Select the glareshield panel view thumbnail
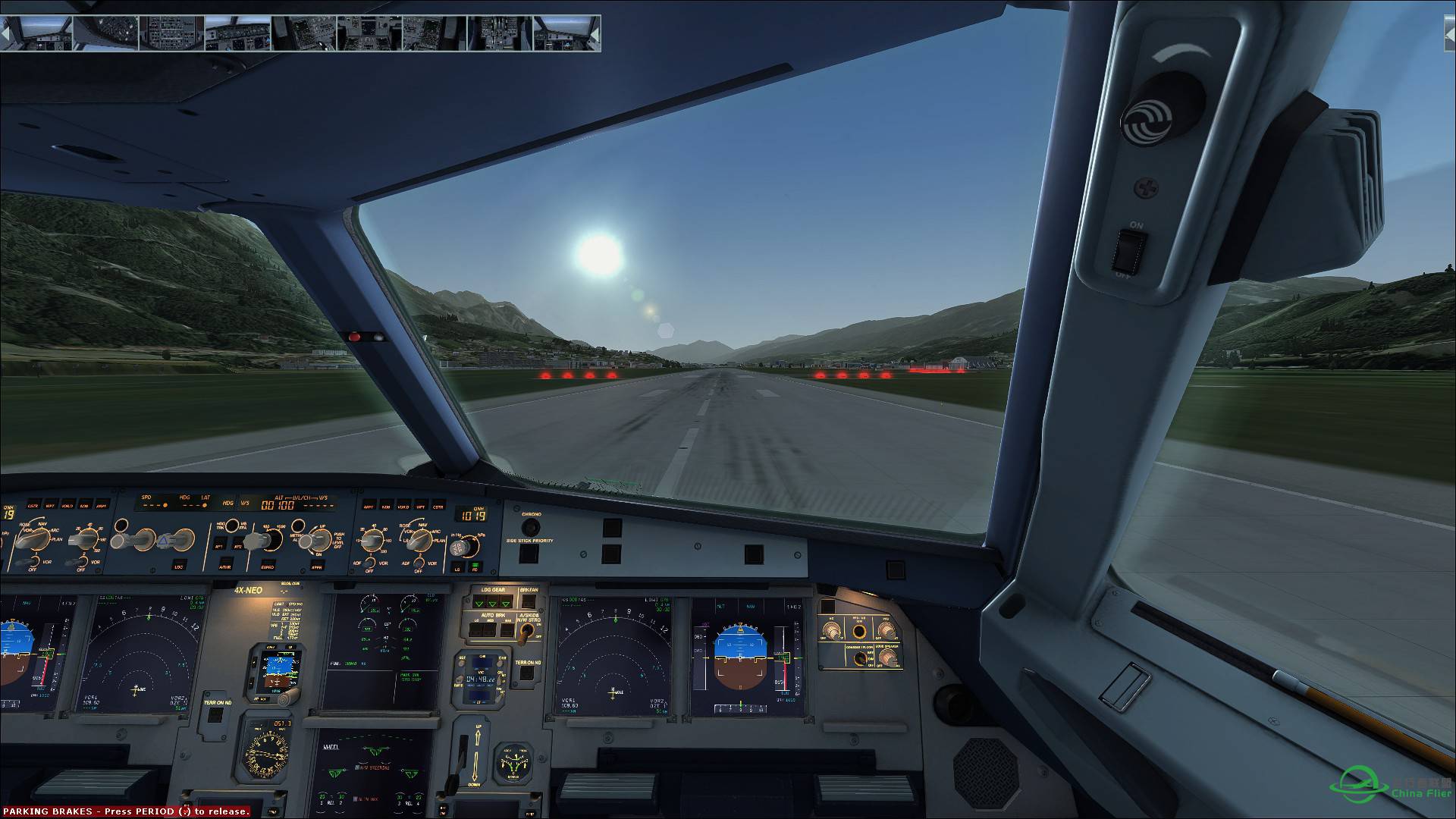 pyautogui.click(x=238, y=33)
